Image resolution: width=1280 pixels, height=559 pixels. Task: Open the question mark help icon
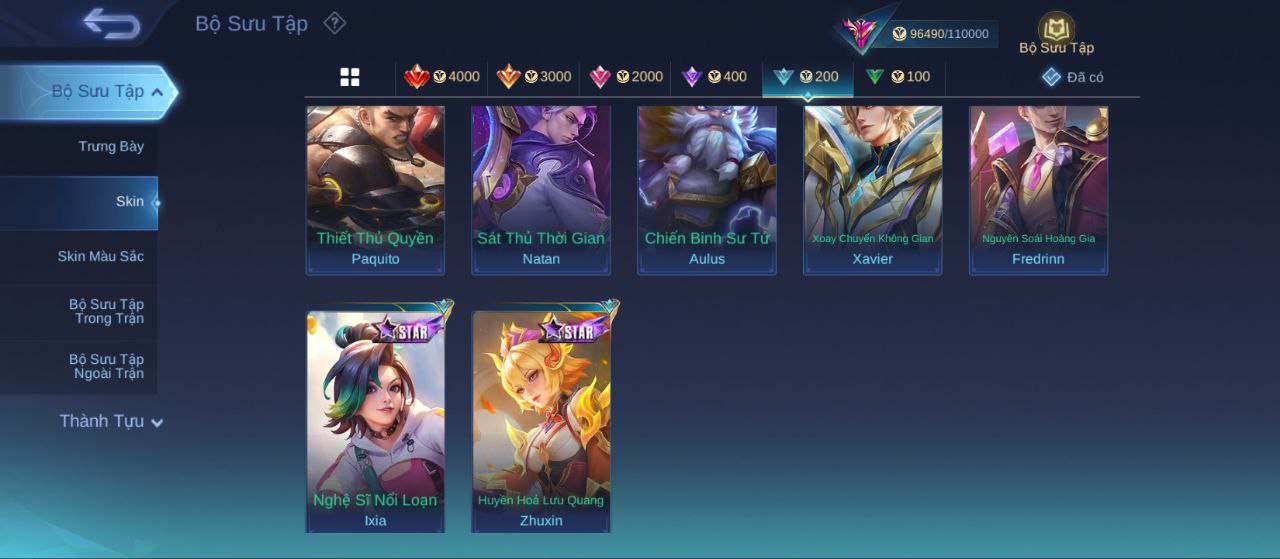pos(335,23)
